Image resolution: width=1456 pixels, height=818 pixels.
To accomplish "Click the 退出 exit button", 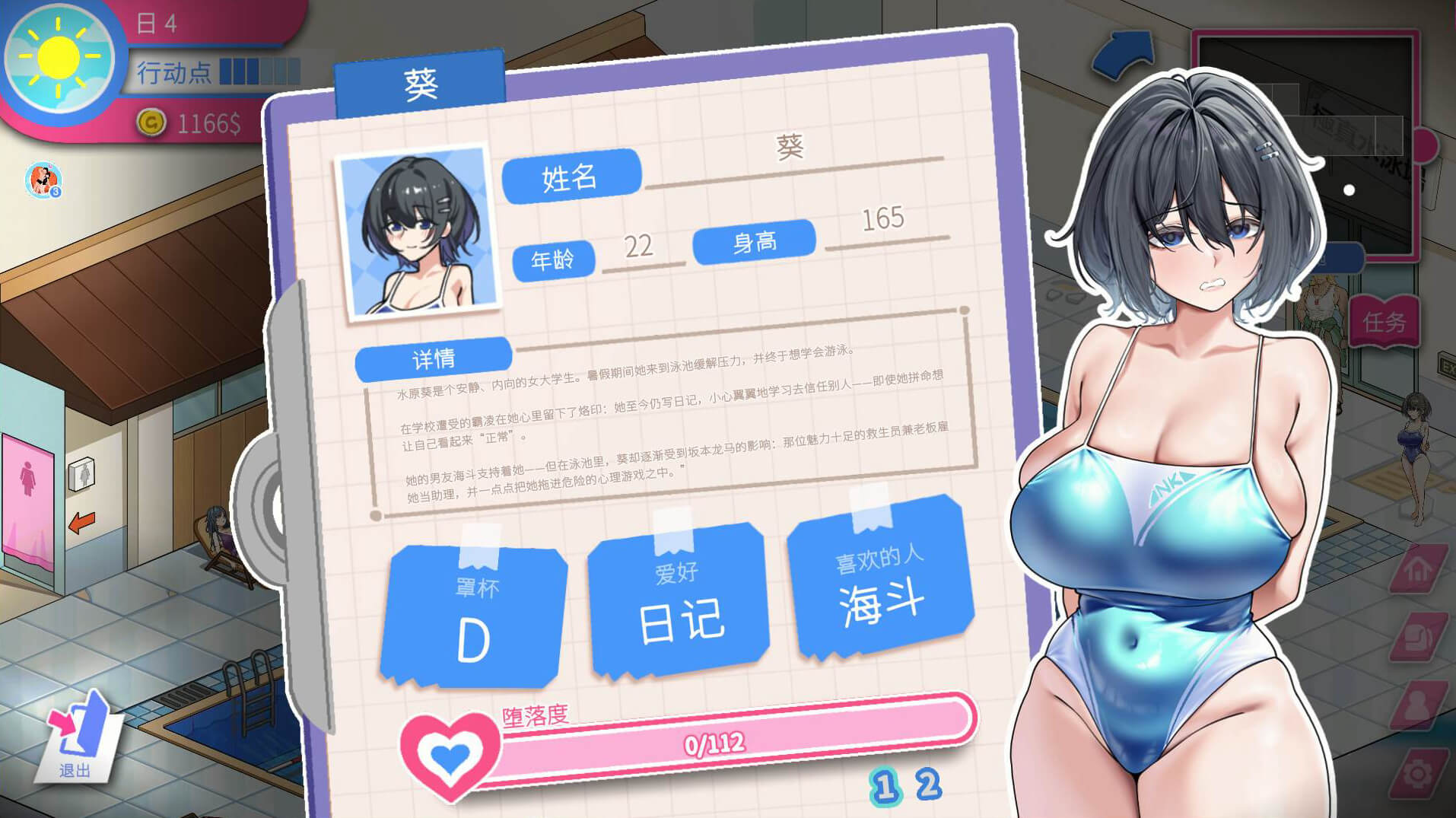I will coord(78,737).
